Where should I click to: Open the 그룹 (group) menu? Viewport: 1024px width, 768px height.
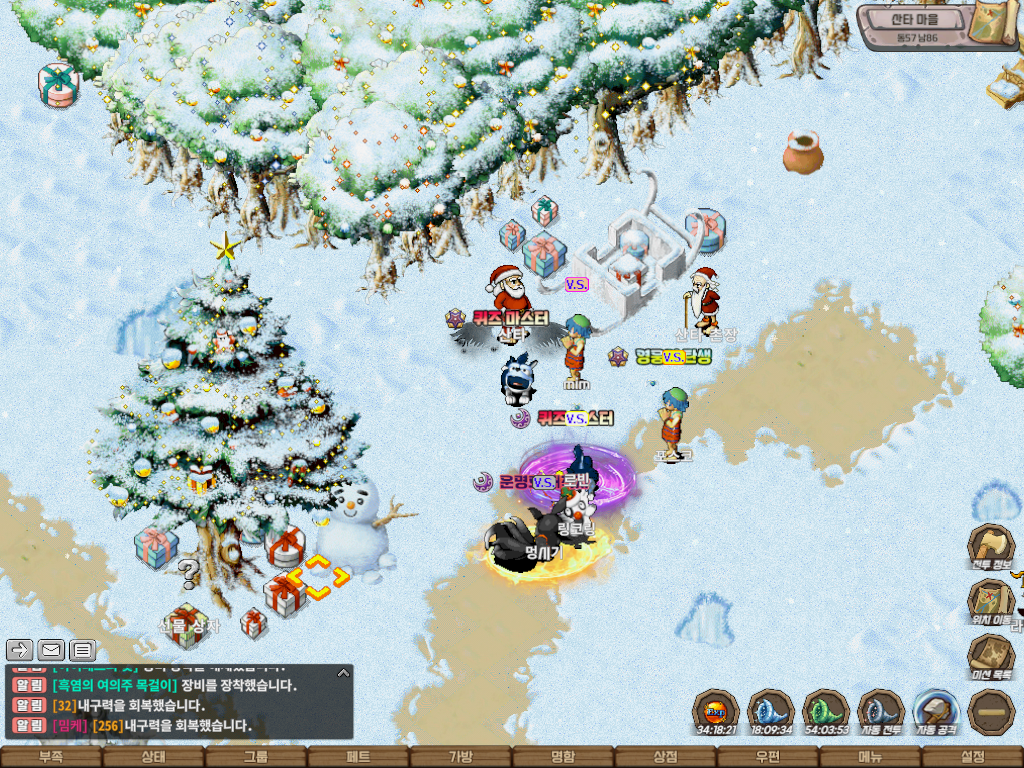pos(255,757)
